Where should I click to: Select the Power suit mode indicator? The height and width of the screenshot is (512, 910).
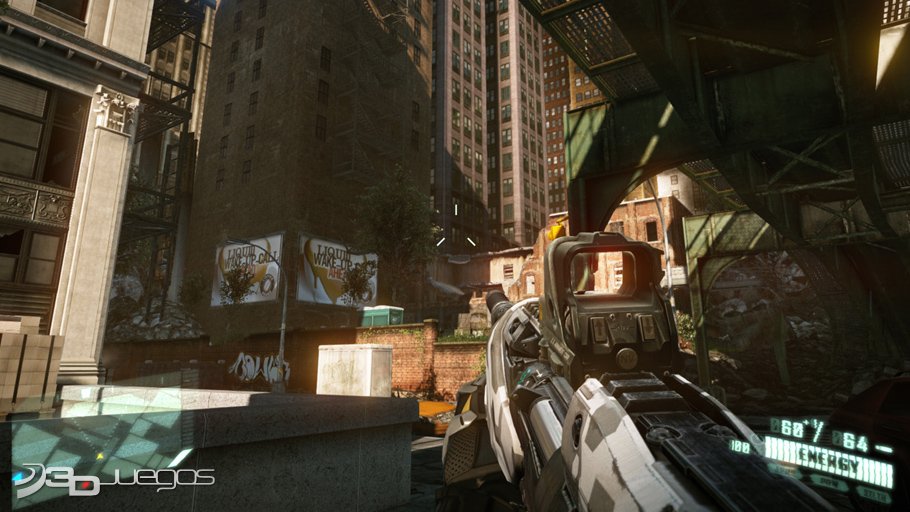[x=829, y=483]
